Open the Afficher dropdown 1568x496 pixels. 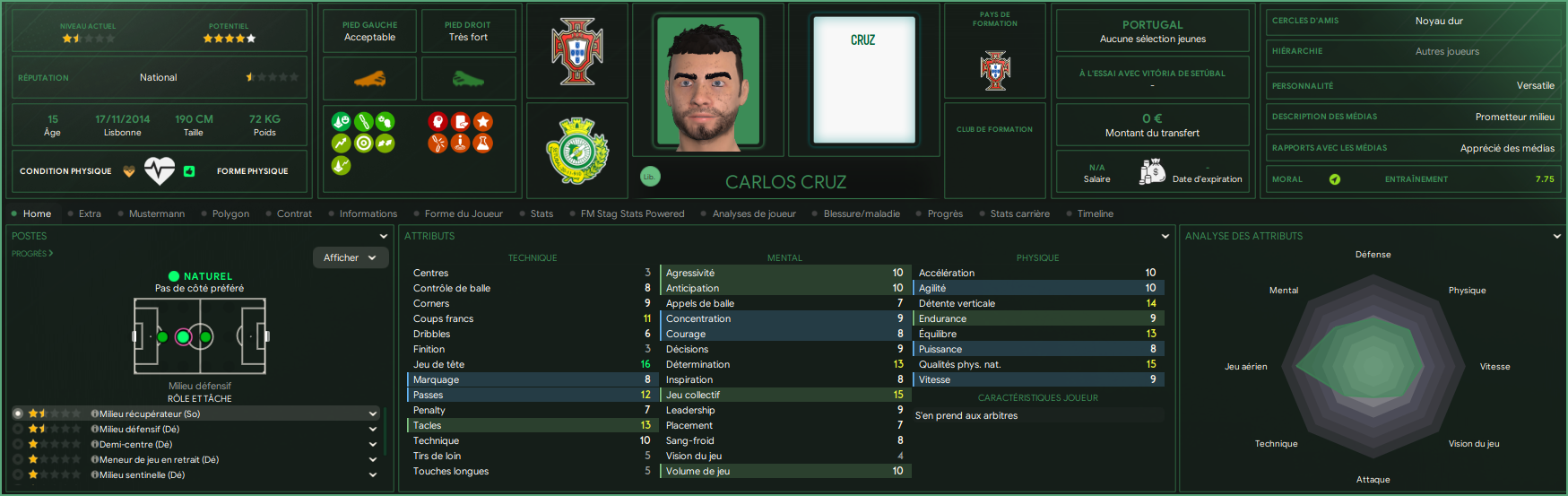[350, 257]
